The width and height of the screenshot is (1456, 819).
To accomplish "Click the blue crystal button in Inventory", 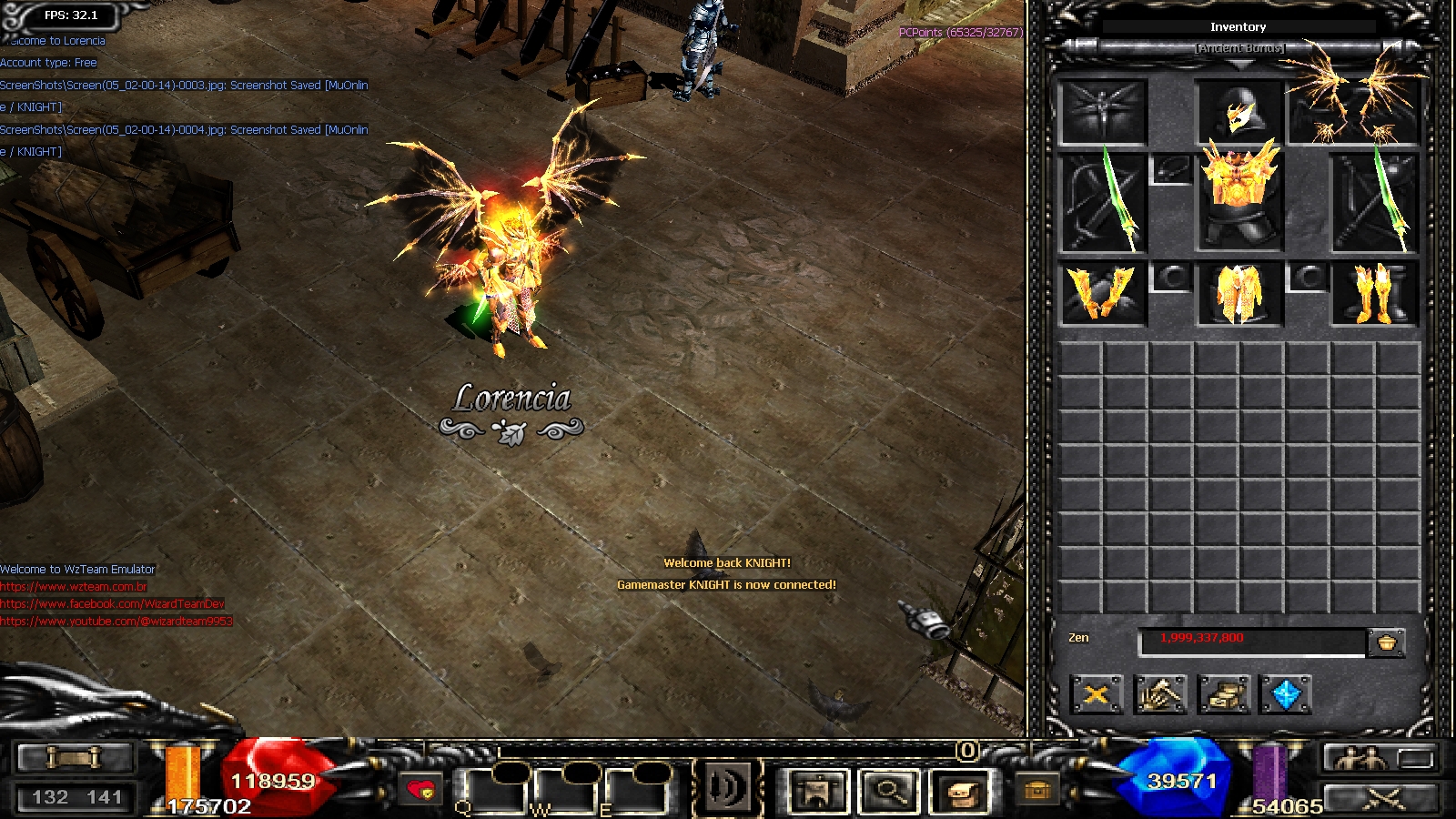I will tap(1286, 695).
